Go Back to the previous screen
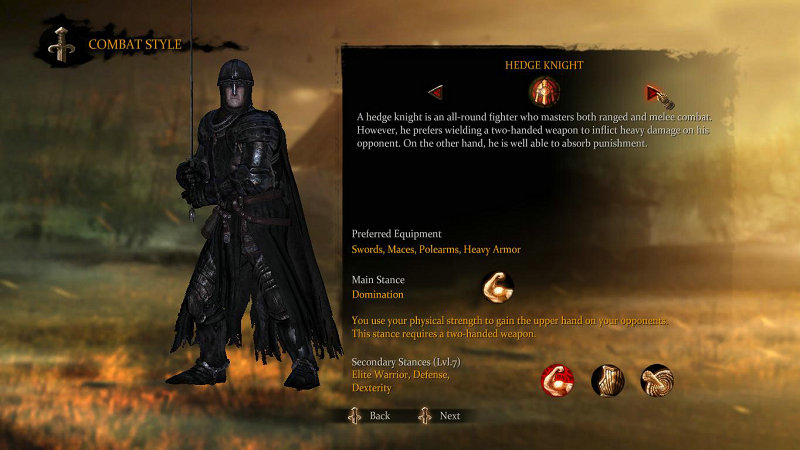 [x=370, y=415]
